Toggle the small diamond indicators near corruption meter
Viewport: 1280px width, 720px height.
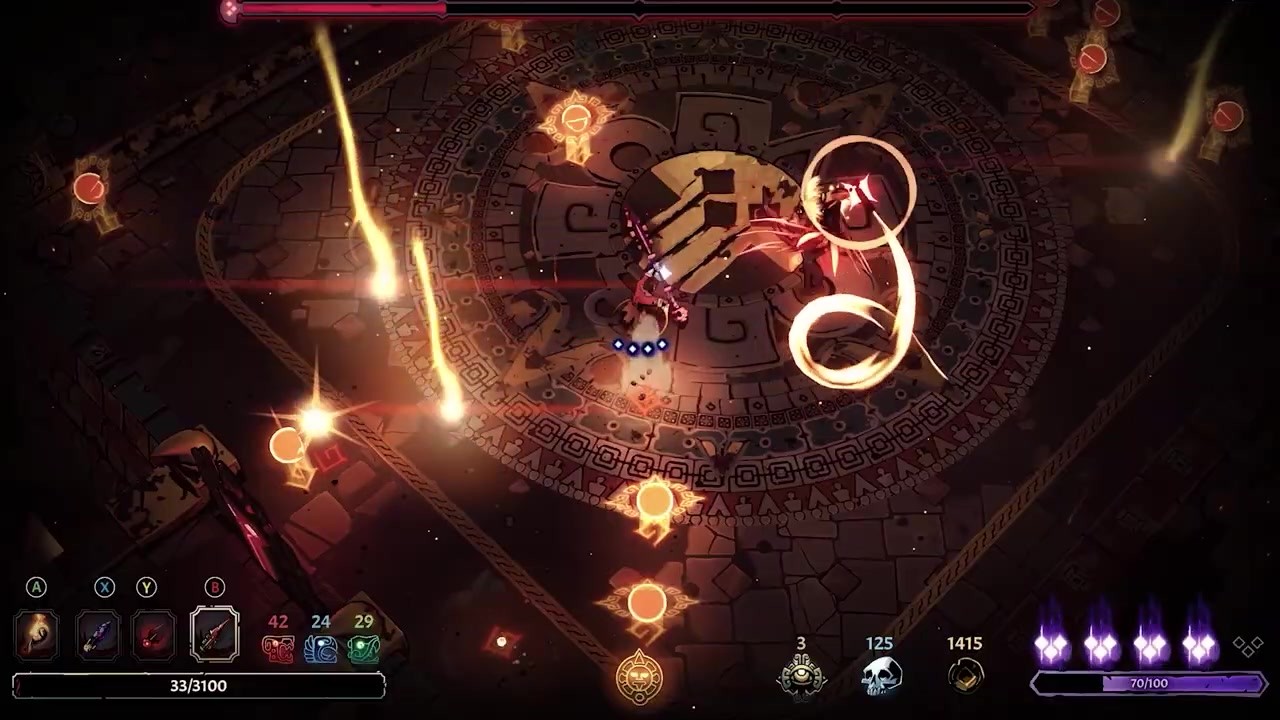[x=1248, y=645]
